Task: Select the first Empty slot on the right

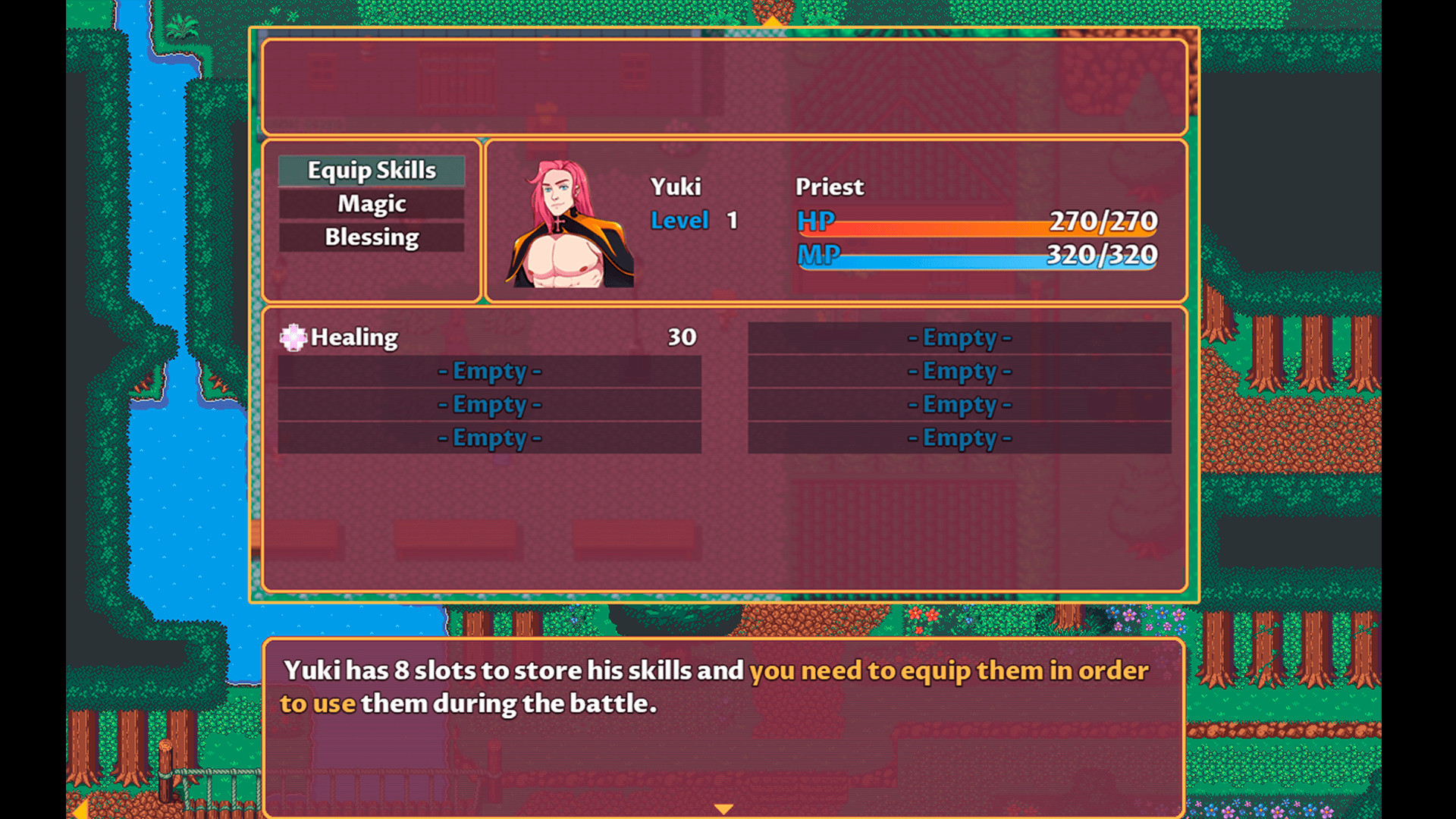Action: pyautogui.click(x=960, y=338)
